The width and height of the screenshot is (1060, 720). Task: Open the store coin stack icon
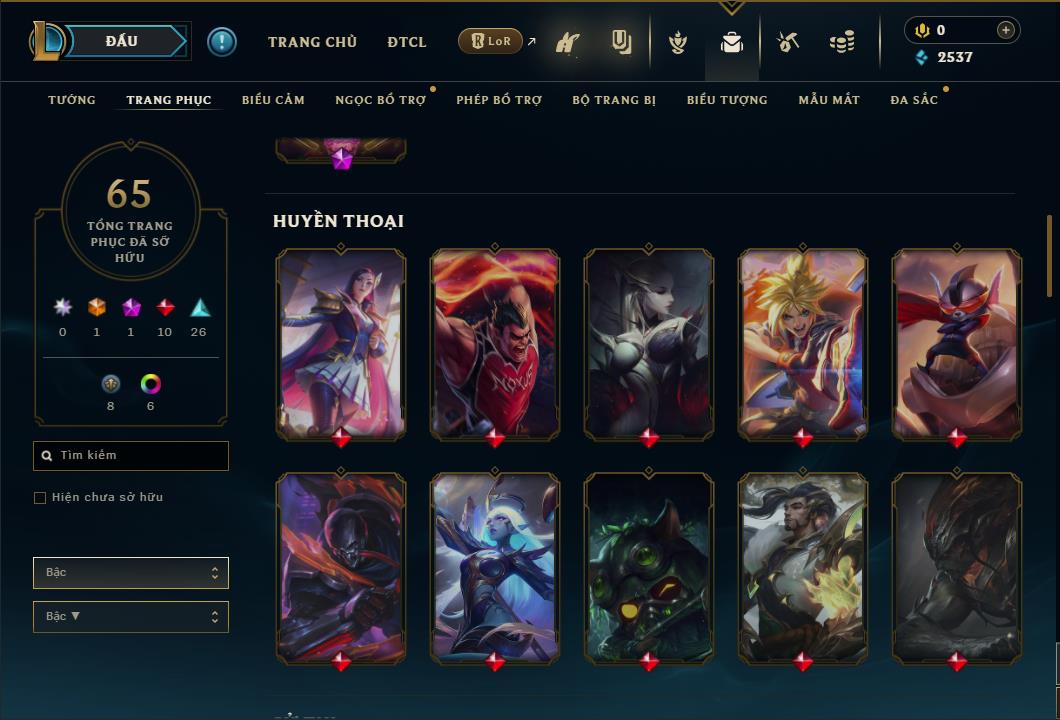click(842, 42)
